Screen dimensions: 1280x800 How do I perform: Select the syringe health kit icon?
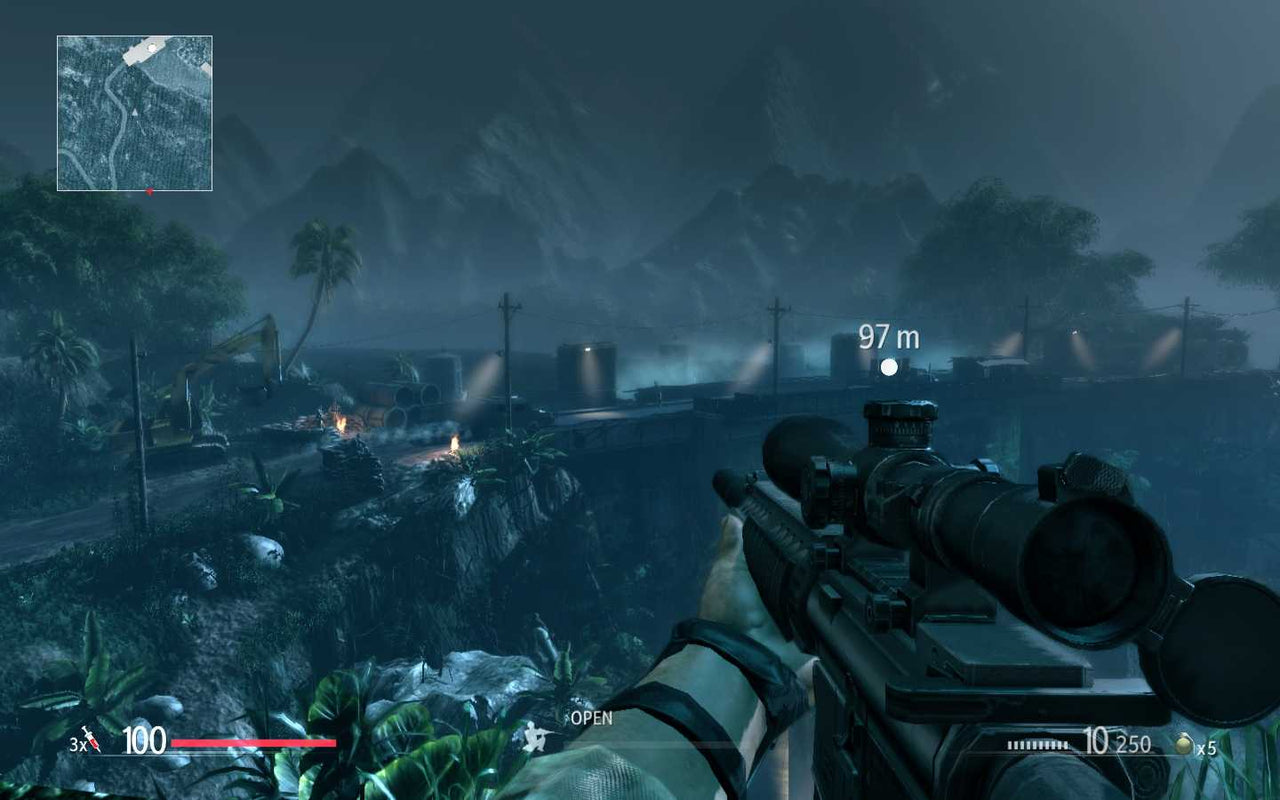coord(90,740)
